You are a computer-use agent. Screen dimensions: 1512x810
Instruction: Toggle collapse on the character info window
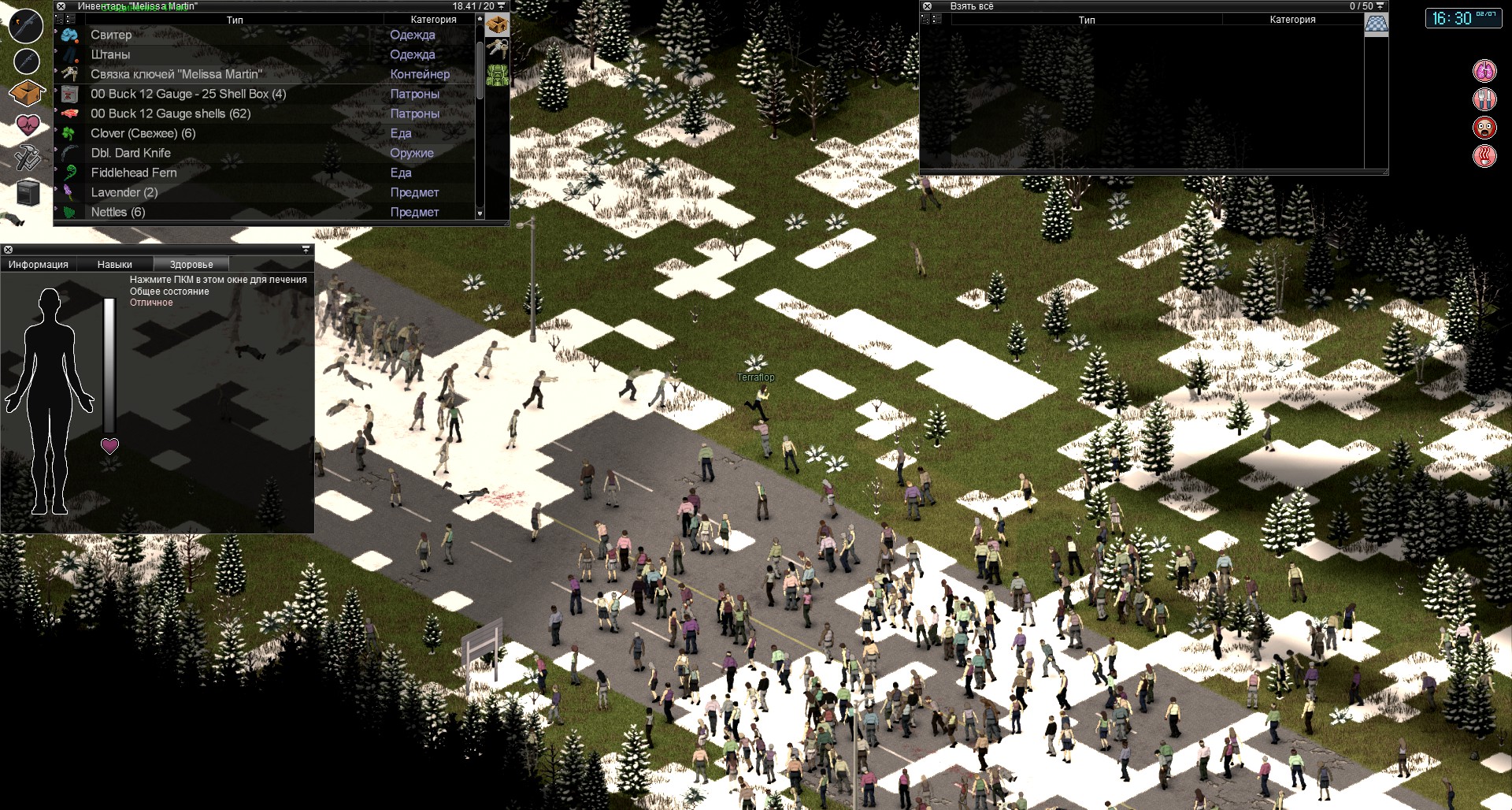(306, 249)
